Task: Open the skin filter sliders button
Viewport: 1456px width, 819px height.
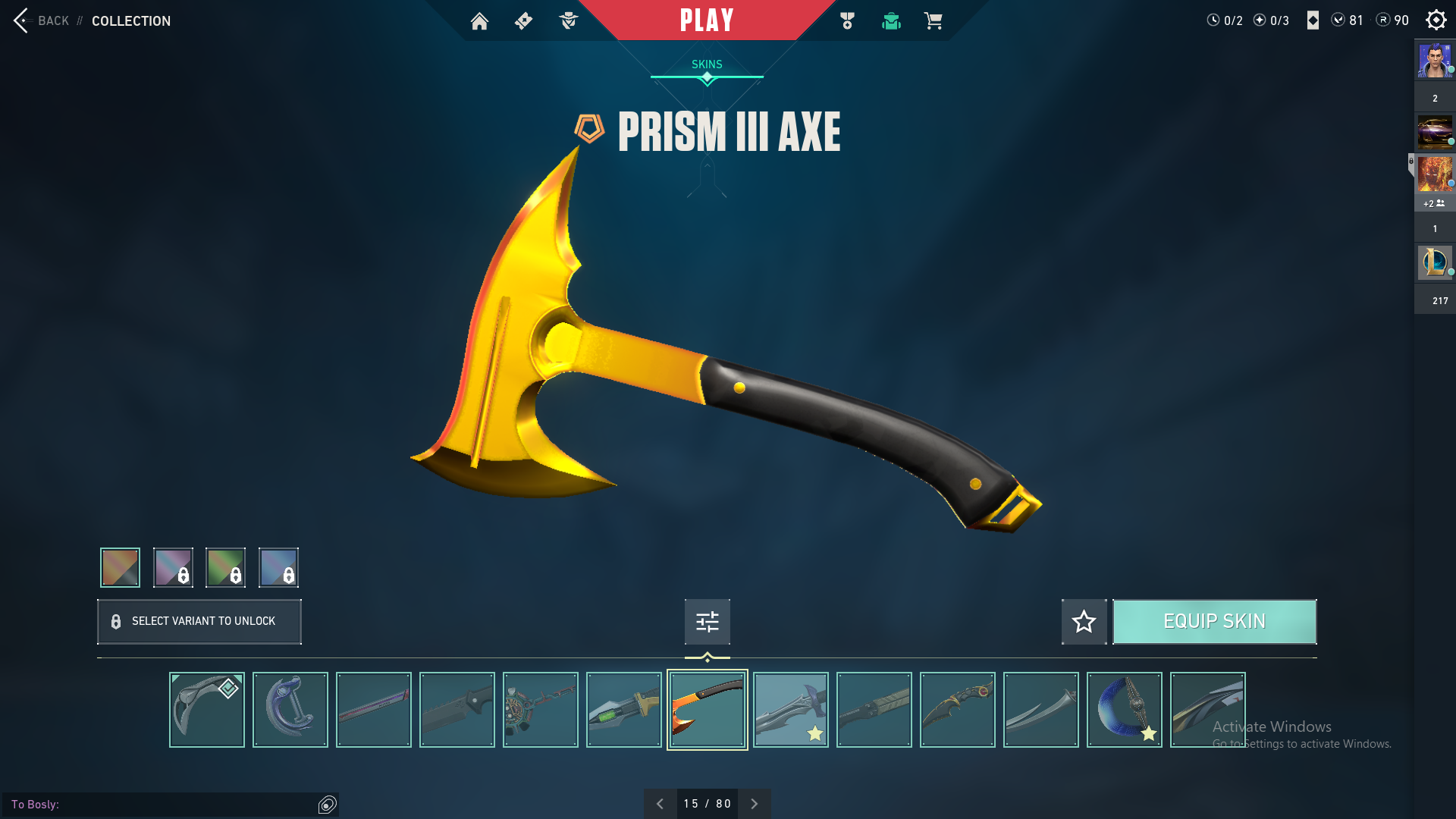Action: 707,622
